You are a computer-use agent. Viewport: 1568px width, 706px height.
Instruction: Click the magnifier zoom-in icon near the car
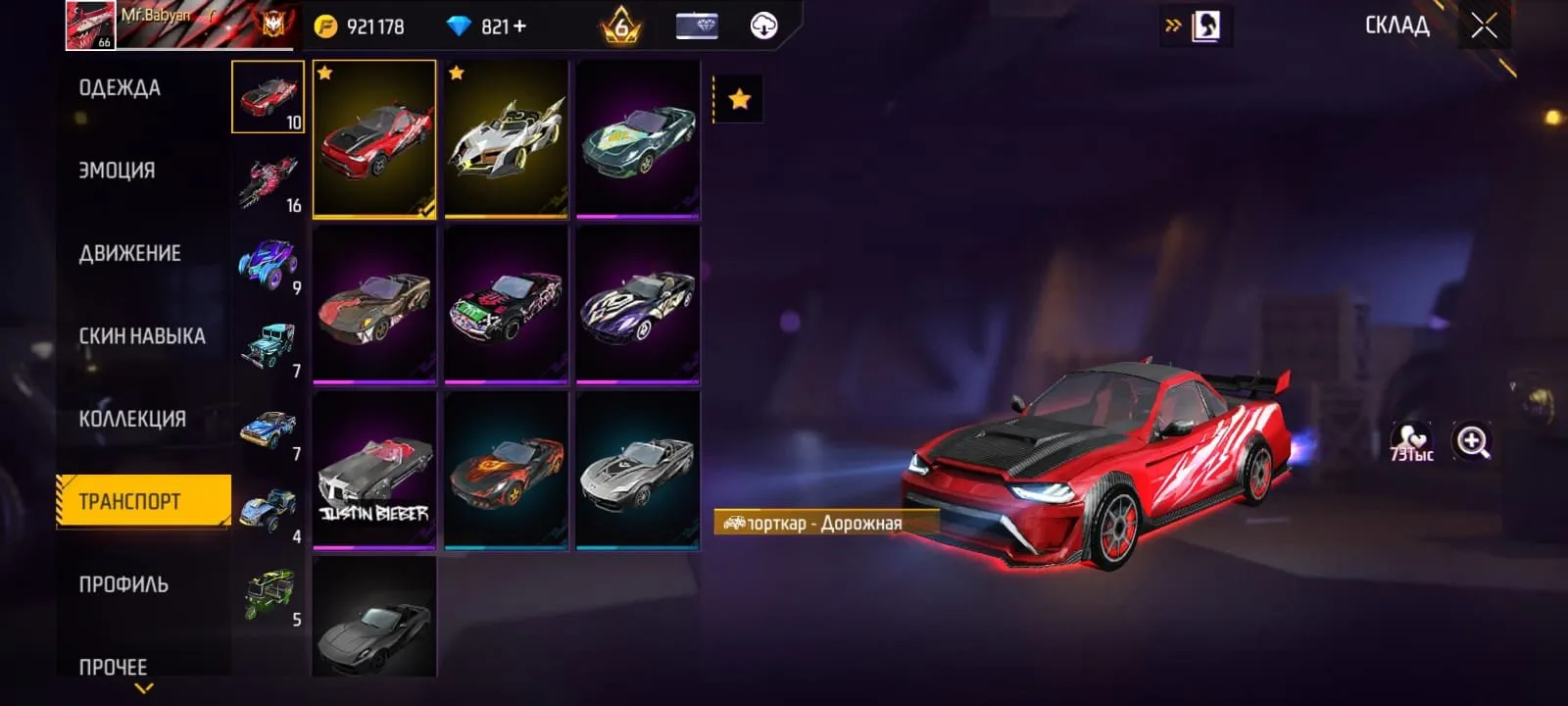[x=1472, y=442]
